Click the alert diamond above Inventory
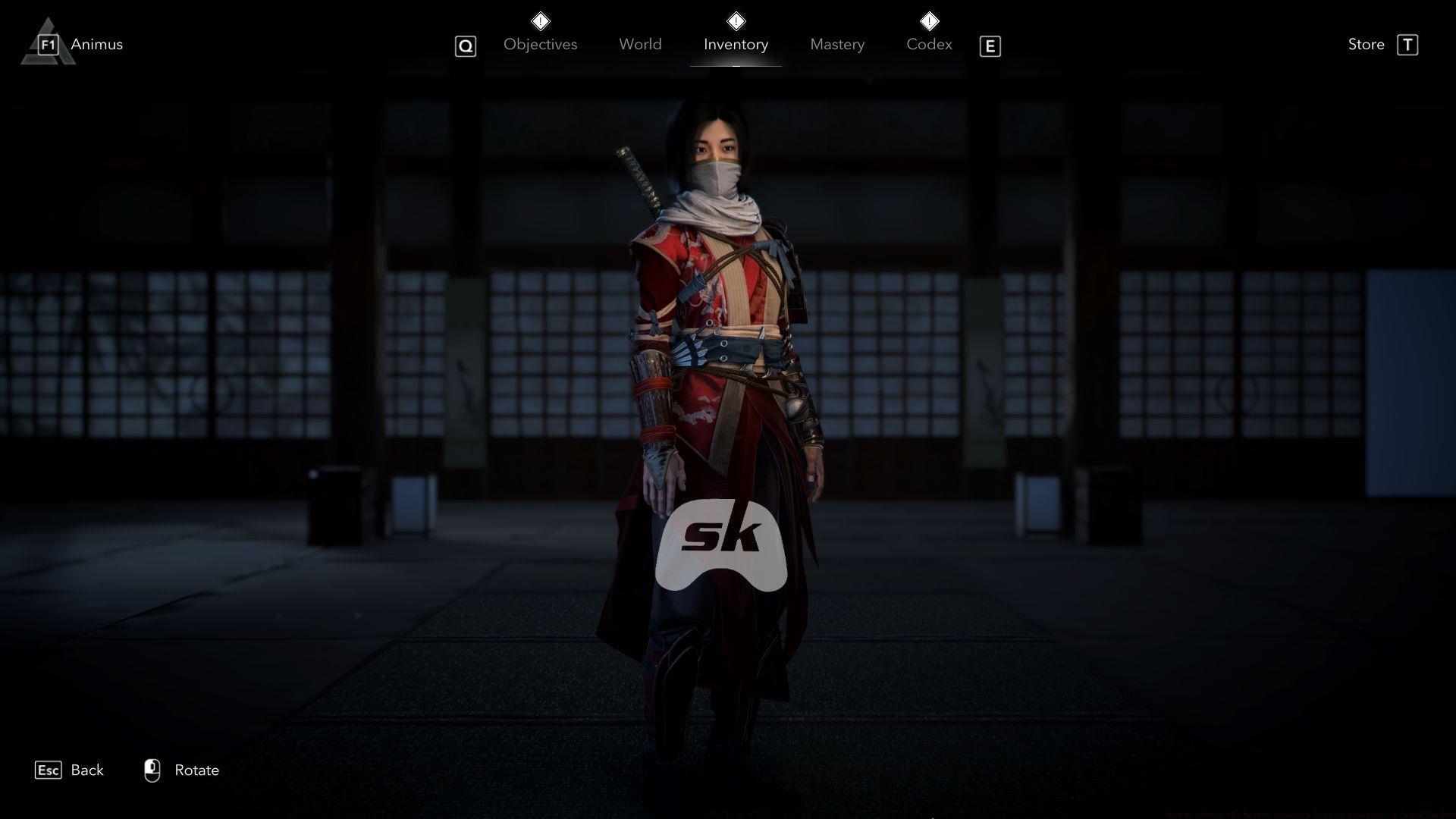The height and width of the screenshot is (819, 1456). click(x=736, y=20)
